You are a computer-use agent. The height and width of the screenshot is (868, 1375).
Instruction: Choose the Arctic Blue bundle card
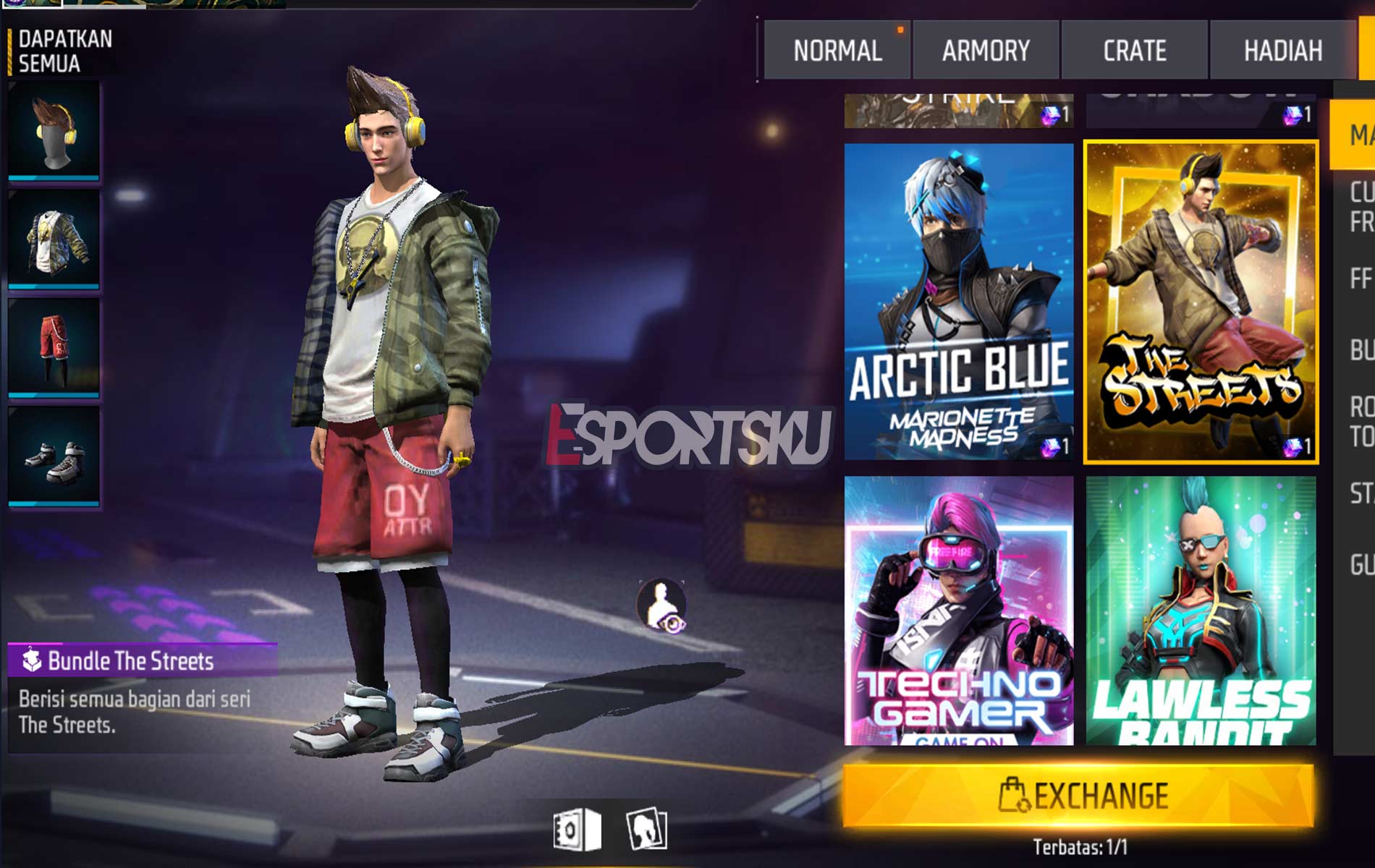959,301
